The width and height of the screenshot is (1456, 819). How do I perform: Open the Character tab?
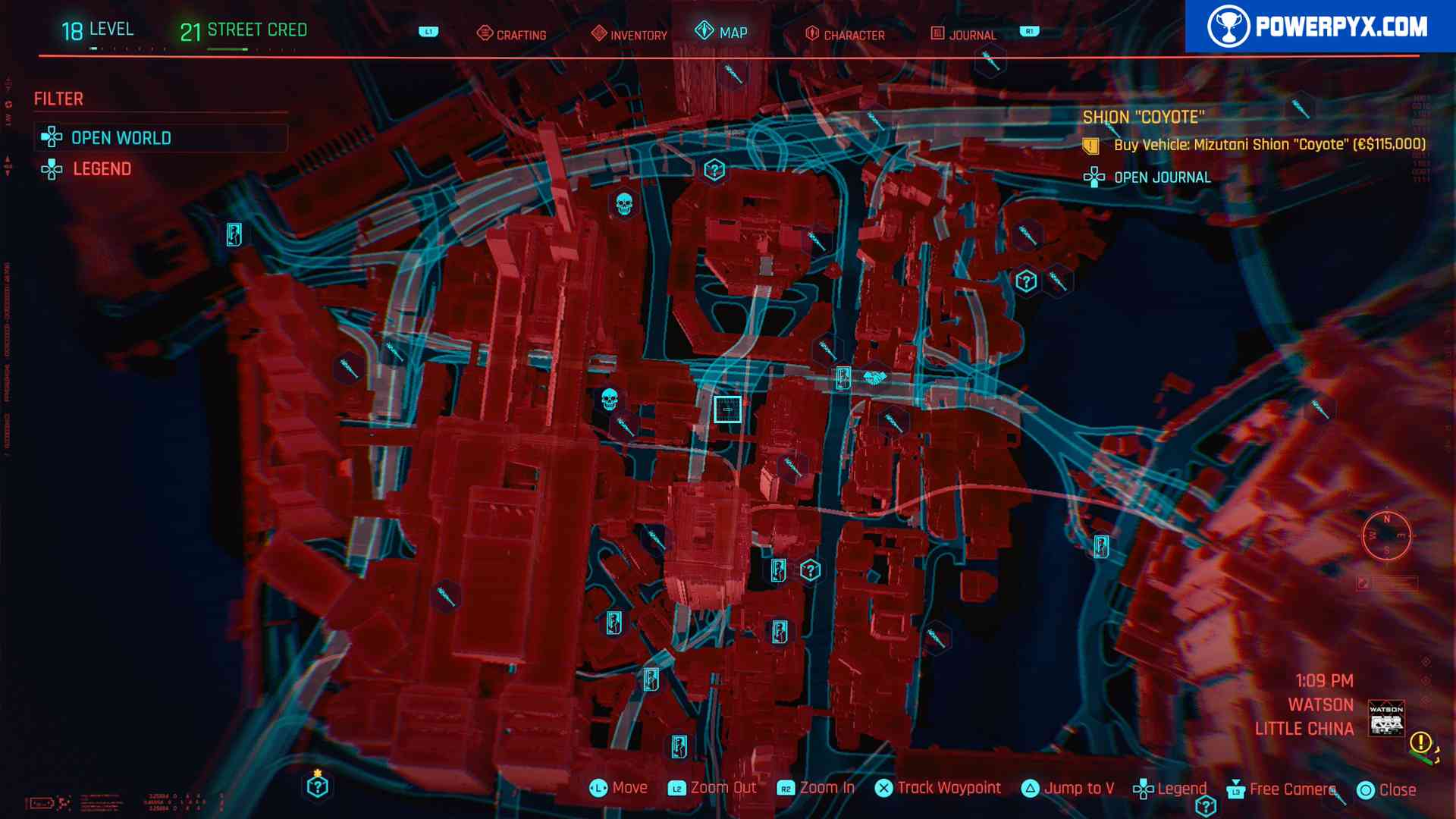pos(845,34)
